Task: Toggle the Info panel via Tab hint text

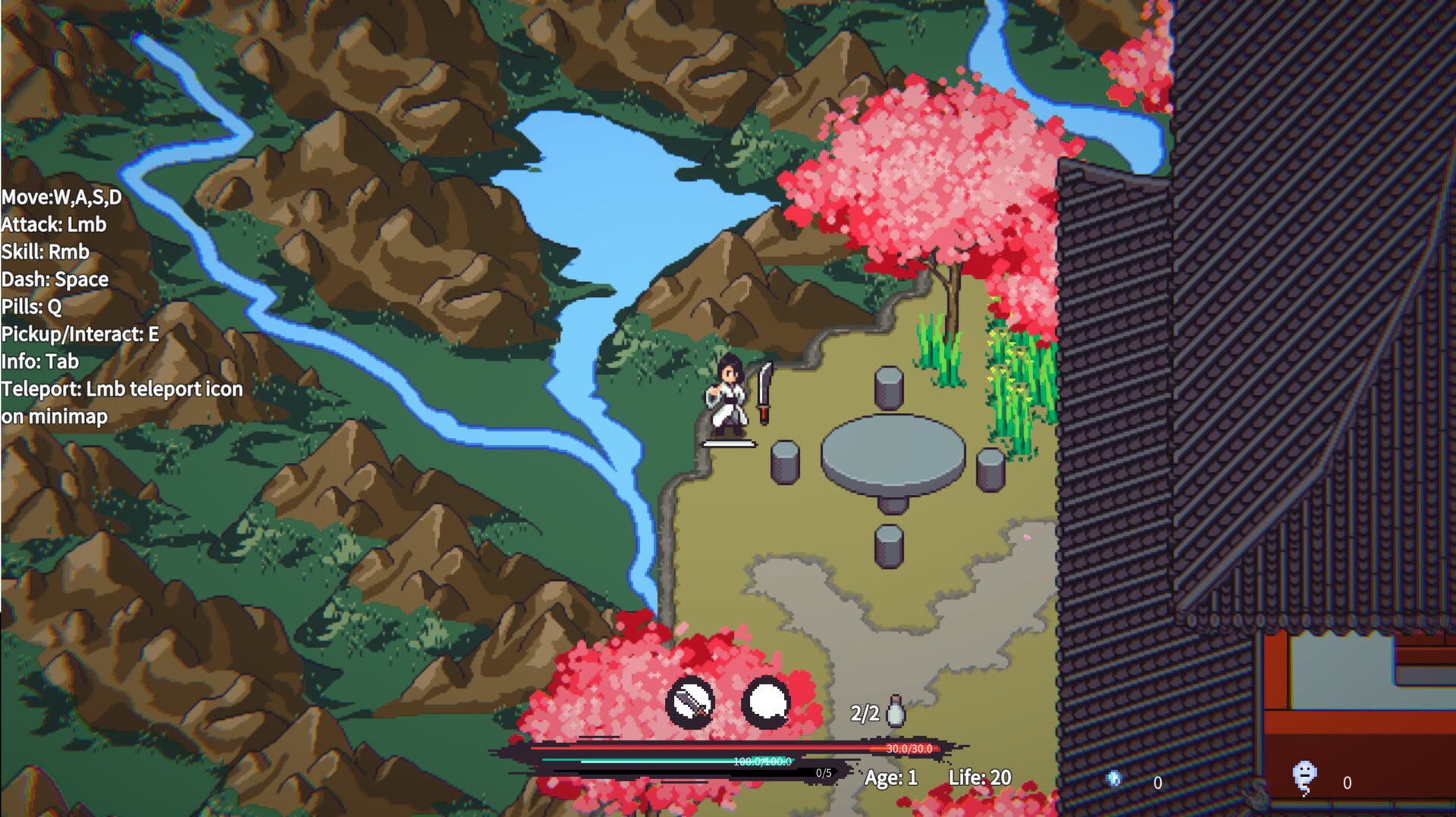Action: (x=39, y=362)
